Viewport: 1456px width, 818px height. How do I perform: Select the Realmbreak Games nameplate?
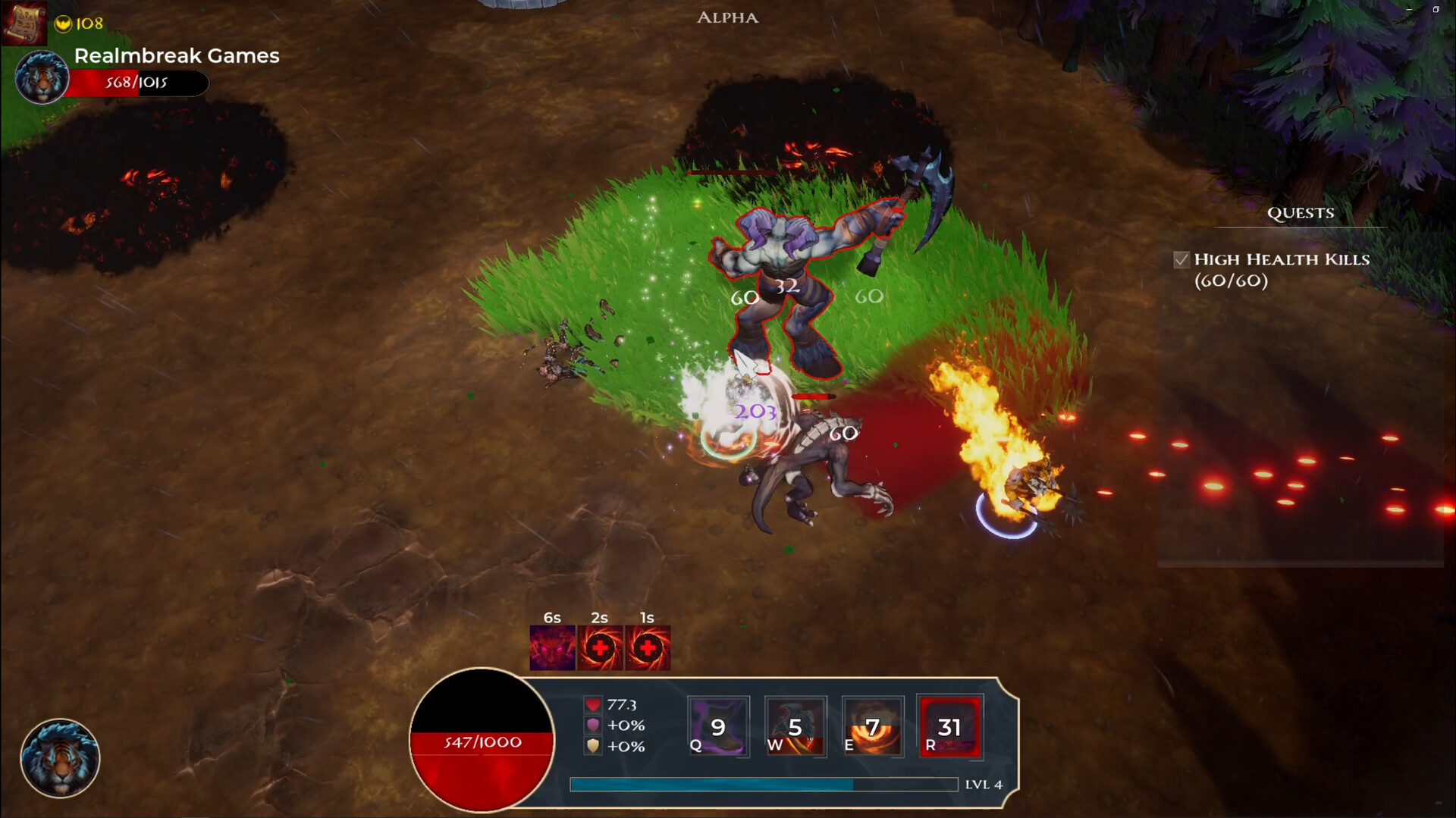pos(176,55)
